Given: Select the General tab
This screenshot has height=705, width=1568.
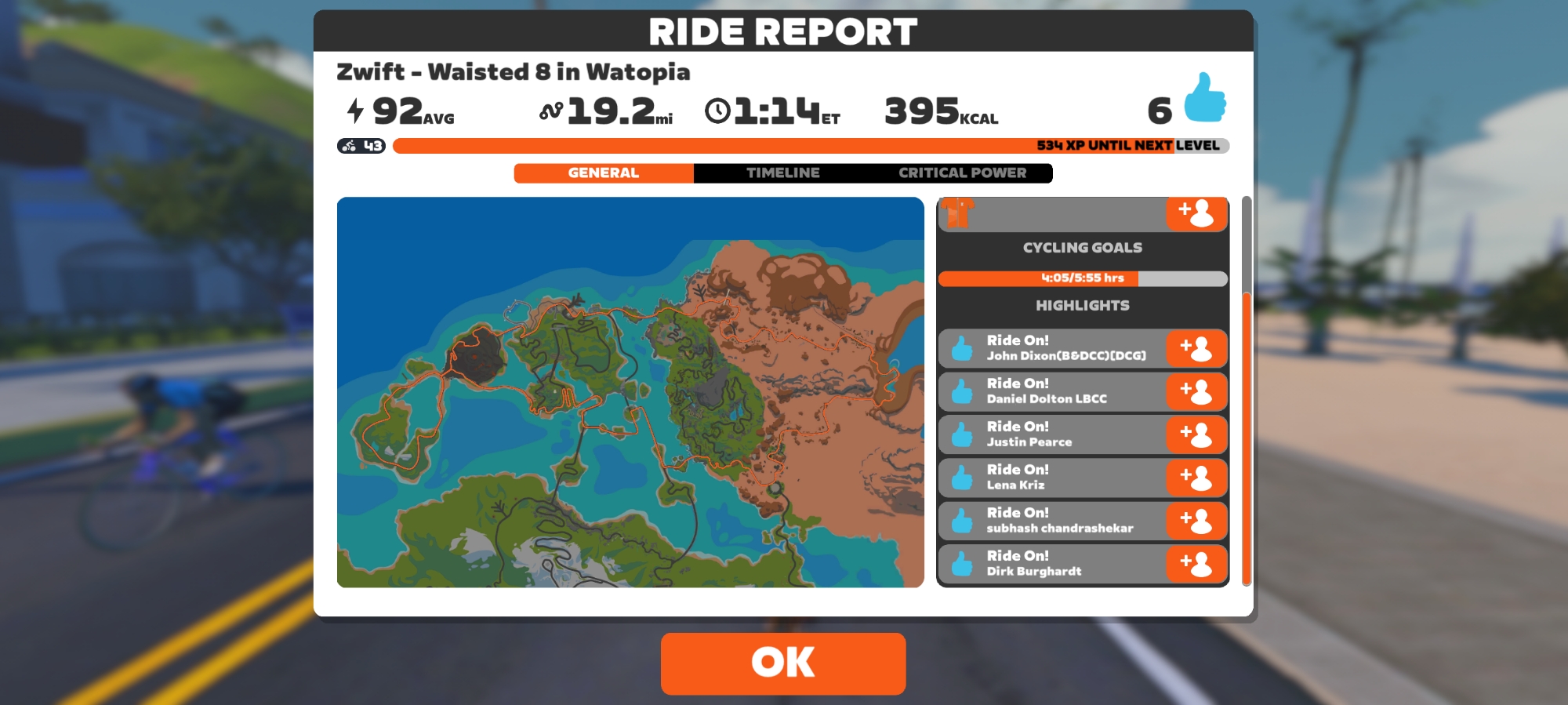Looking at the screenshot, I should click(604, 173).
